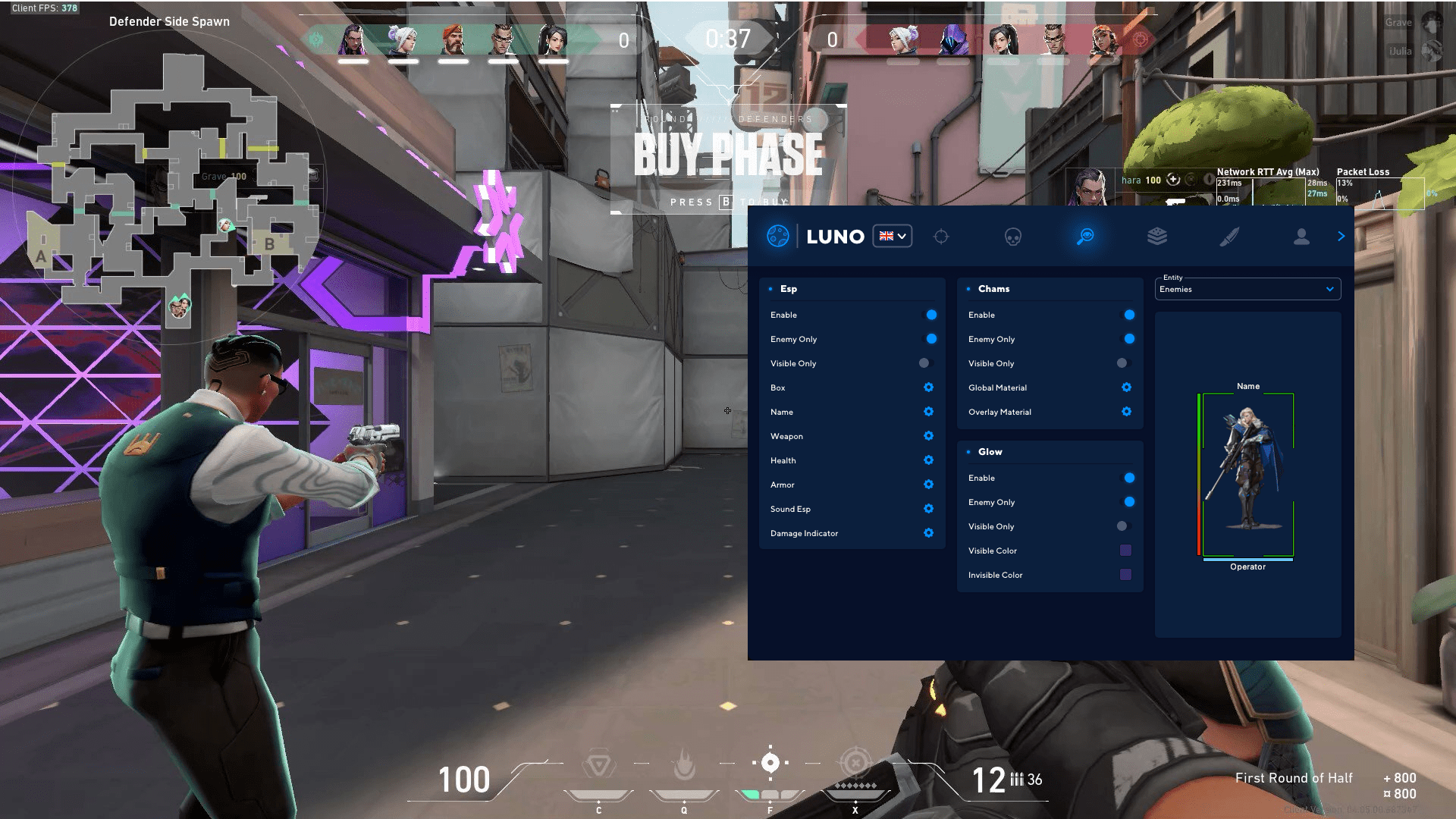Open the Entity dropdown showing Enemies
Screen dimensions: 1456x819
pyautogui.click(x=1247, y=289)
